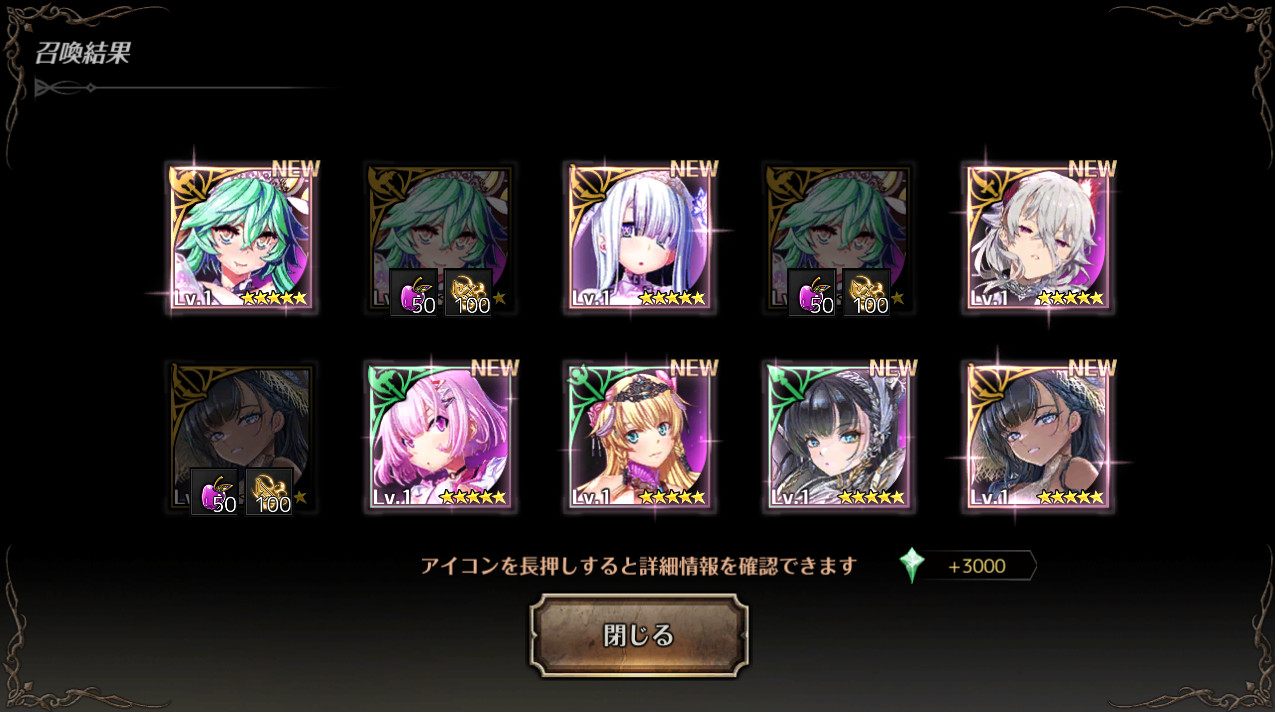The height and width of the screenshot is (712, 1275).
Task: Choose the blonde character with black headband
Action: 639,437
